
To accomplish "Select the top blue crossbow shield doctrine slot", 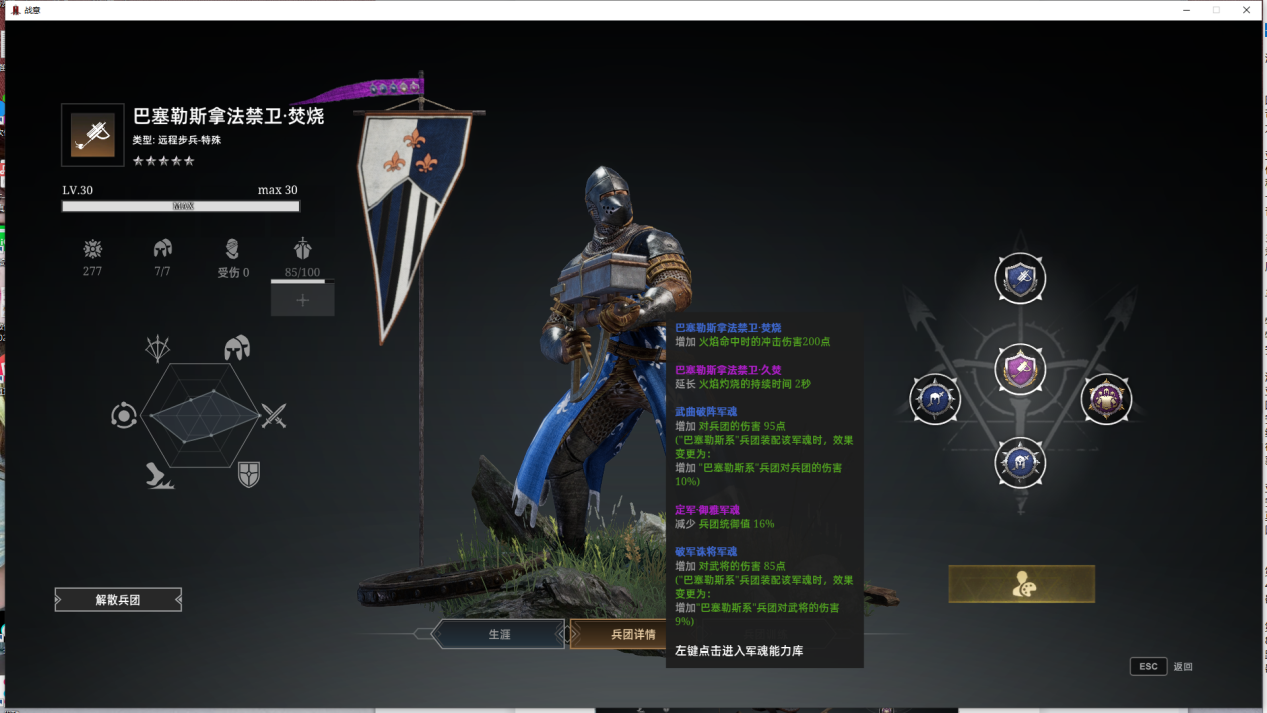I will click(x=1020, y=279).
